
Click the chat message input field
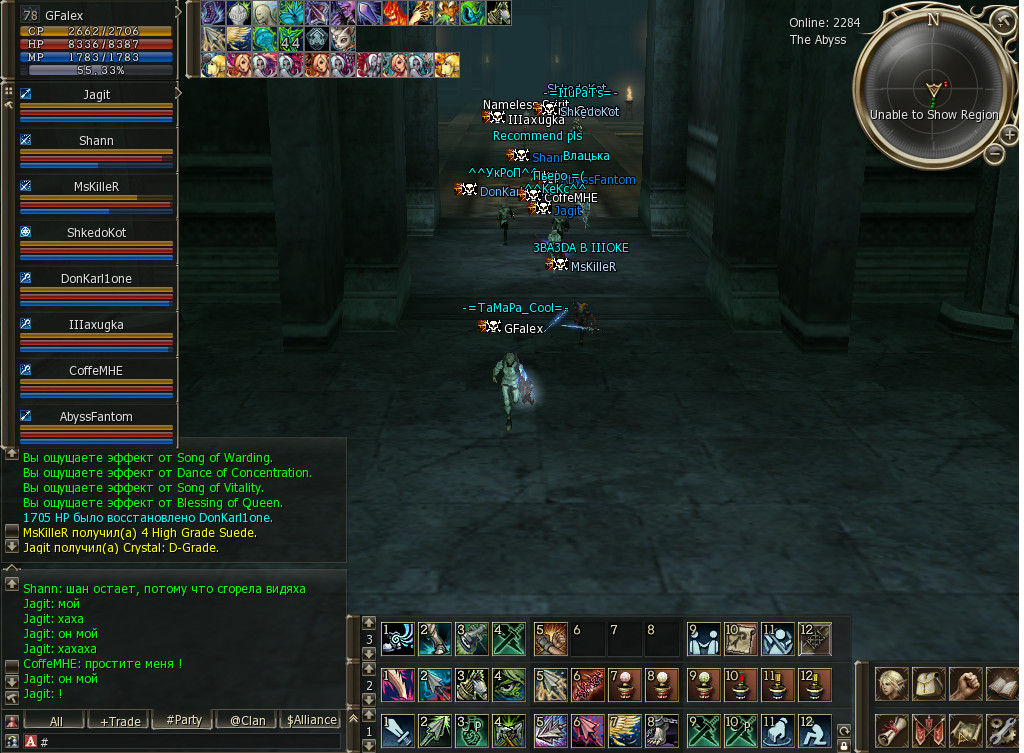[190, 741]
